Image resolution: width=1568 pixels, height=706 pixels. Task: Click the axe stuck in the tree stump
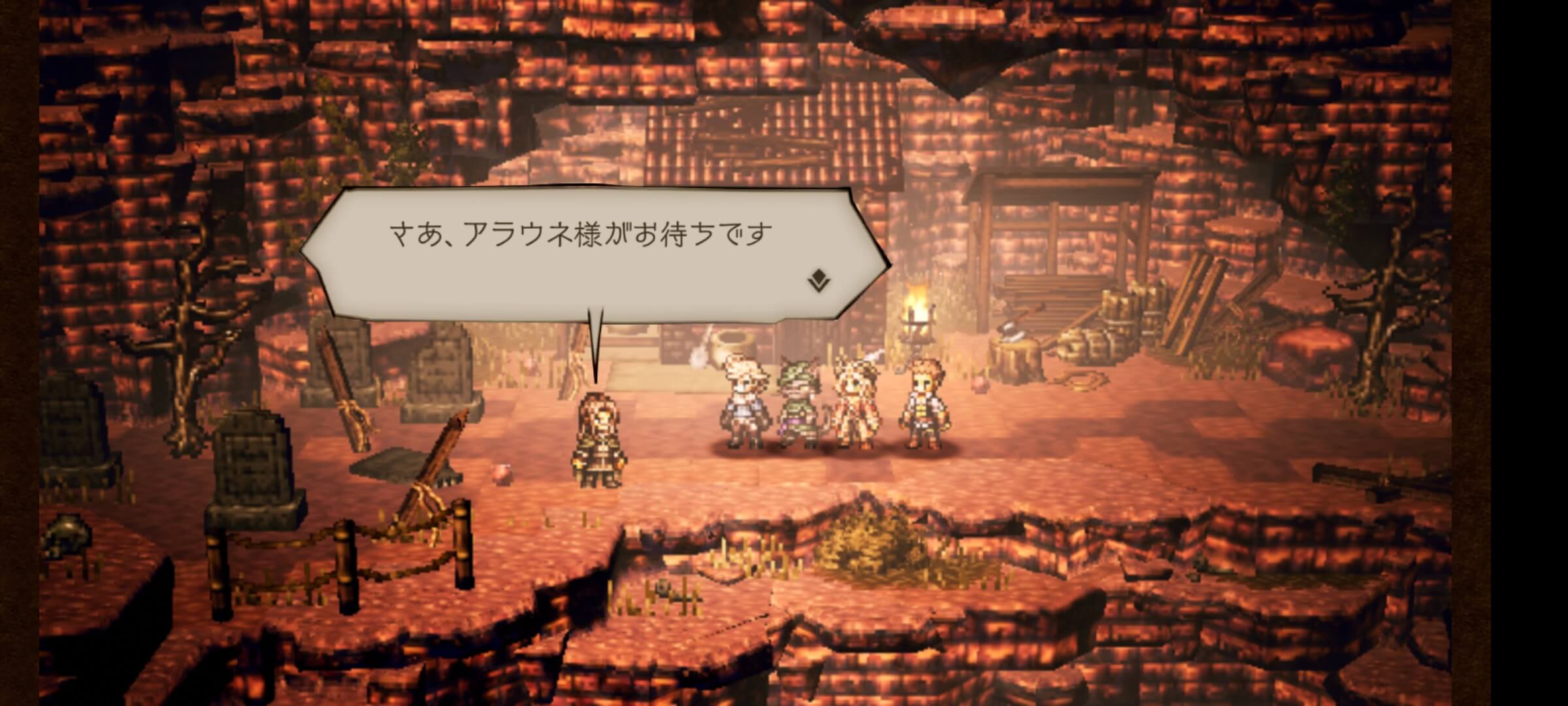pyautogui.click(x=1010, y=334)
